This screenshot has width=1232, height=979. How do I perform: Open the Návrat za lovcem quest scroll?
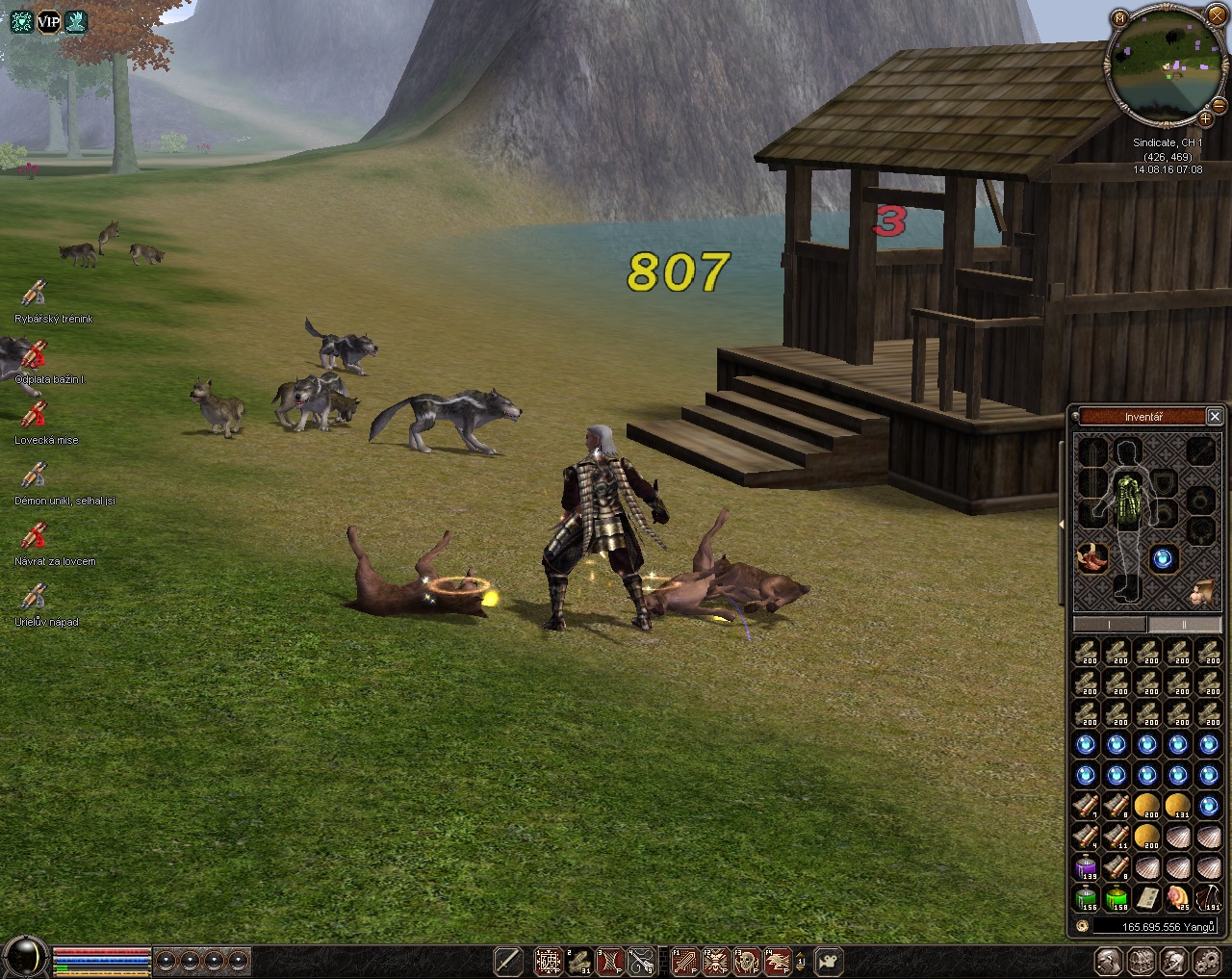click(x=35, y=536)
